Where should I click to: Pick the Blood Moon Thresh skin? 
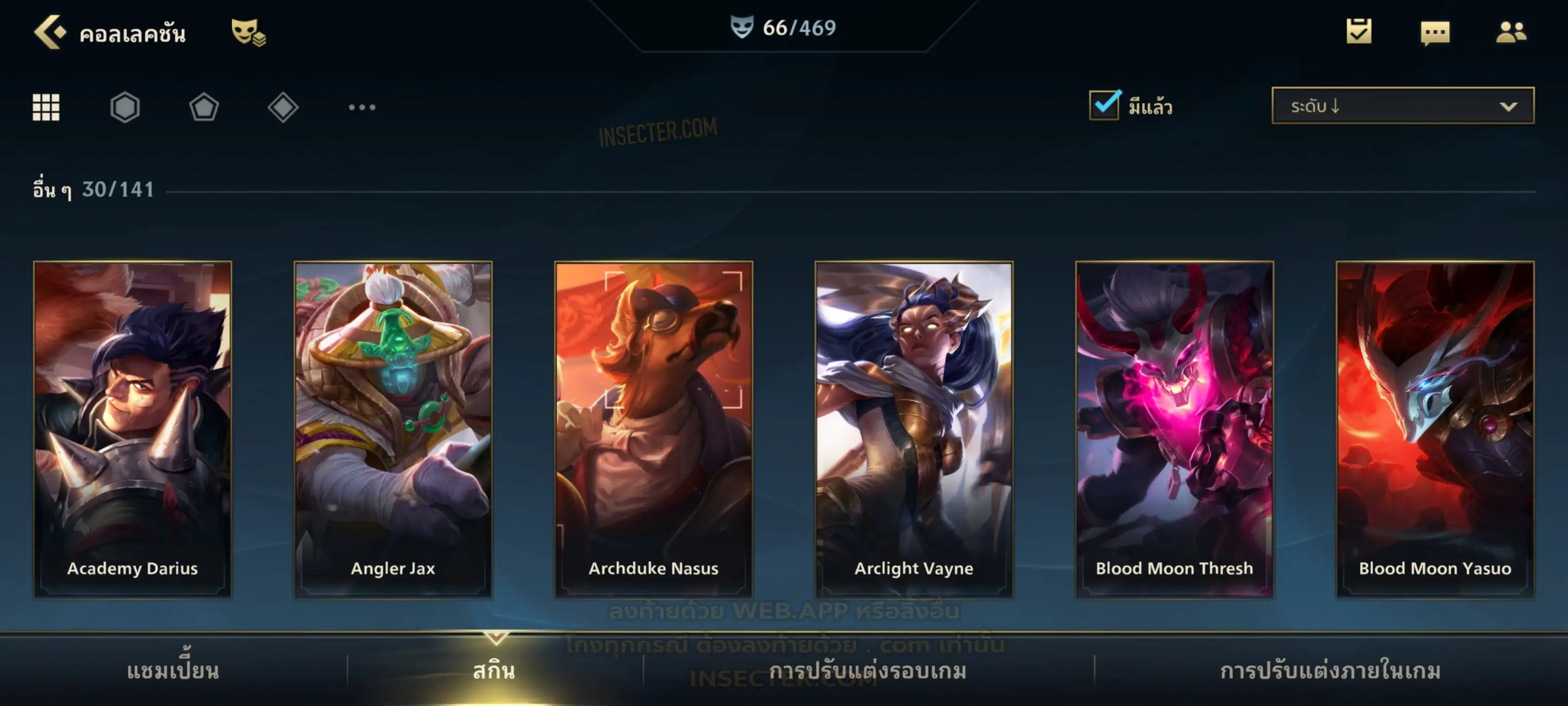point(1174,429)
